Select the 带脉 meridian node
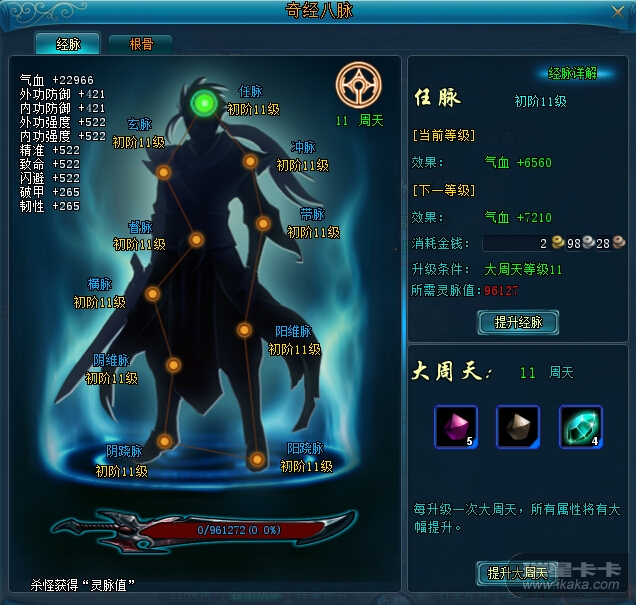The image size is (636, 605). pyautogui.click(x=263, y=223)
